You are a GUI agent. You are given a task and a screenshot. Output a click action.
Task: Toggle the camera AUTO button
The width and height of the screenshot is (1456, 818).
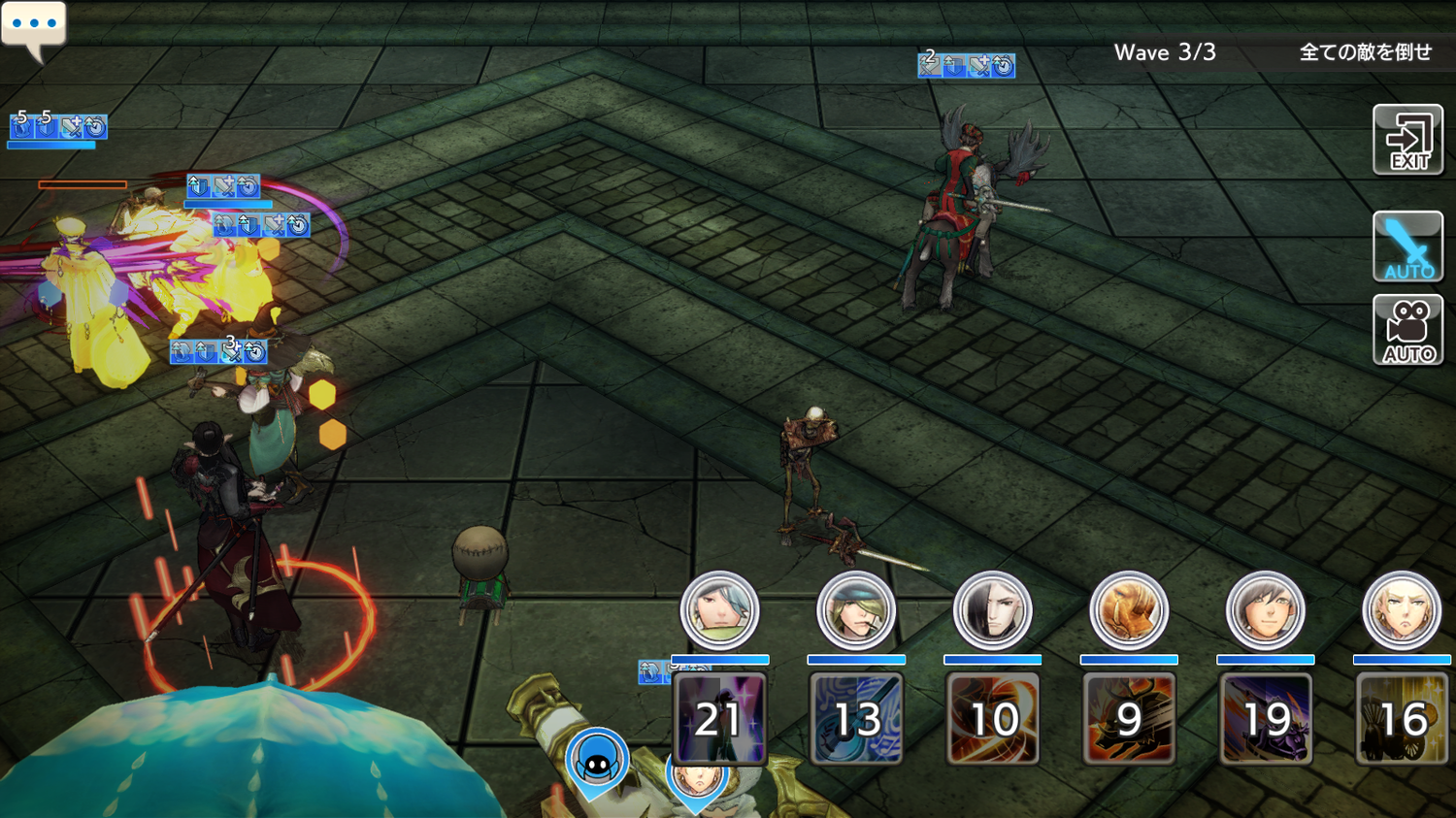click(x=1407, y=331)
